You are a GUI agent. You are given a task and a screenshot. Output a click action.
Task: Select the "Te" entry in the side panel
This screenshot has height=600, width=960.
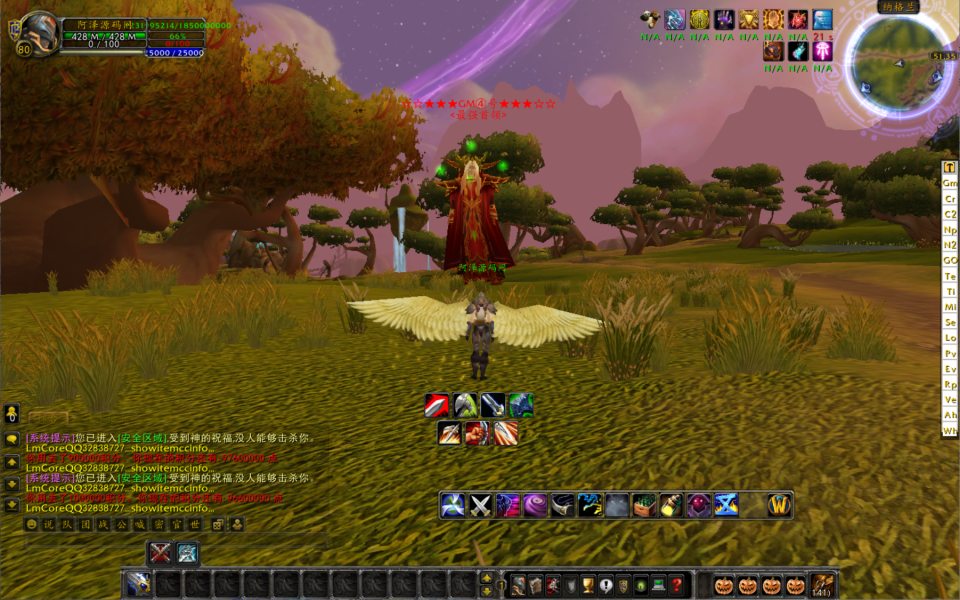(950, 275)
